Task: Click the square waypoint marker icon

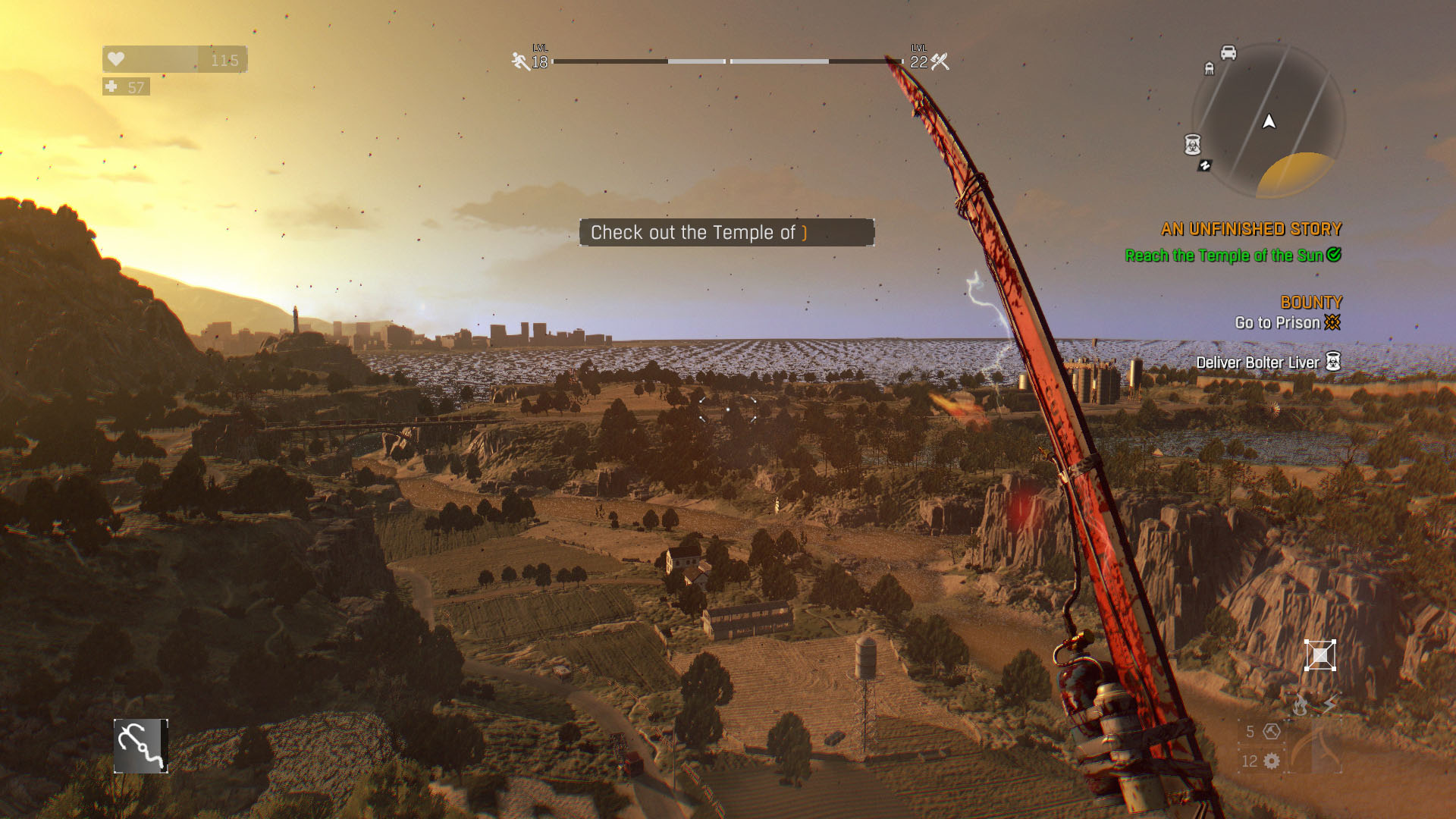Action: [1319, 656]
